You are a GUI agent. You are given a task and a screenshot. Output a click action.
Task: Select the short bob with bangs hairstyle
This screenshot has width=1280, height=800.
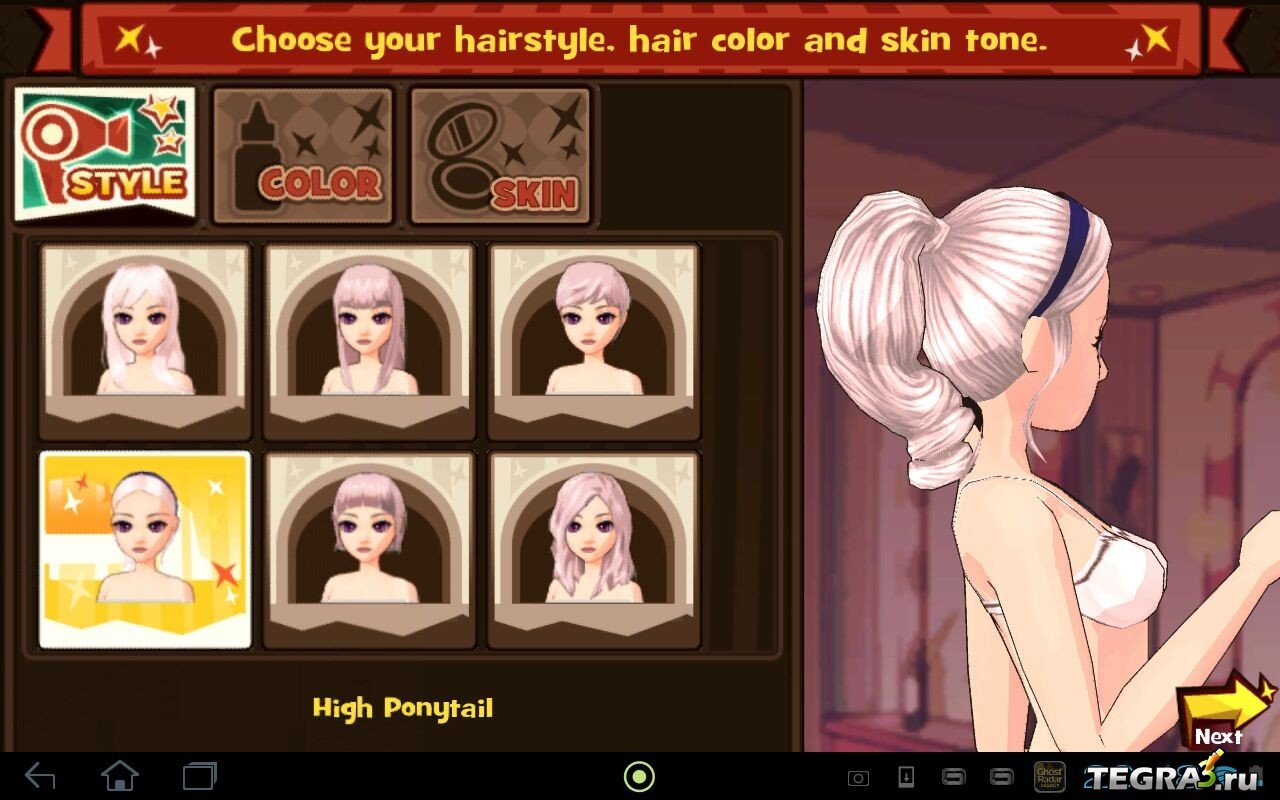369,548
